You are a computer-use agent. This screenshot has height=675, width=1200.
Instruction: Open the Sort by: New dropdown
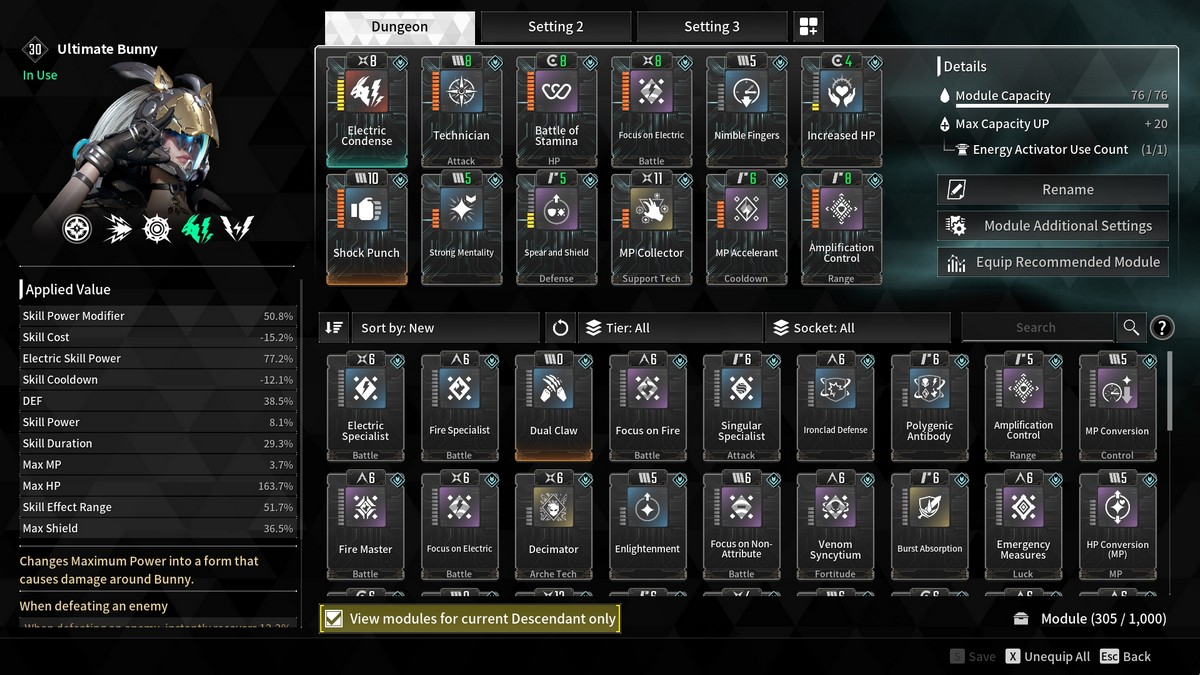(x=444, y=328)
